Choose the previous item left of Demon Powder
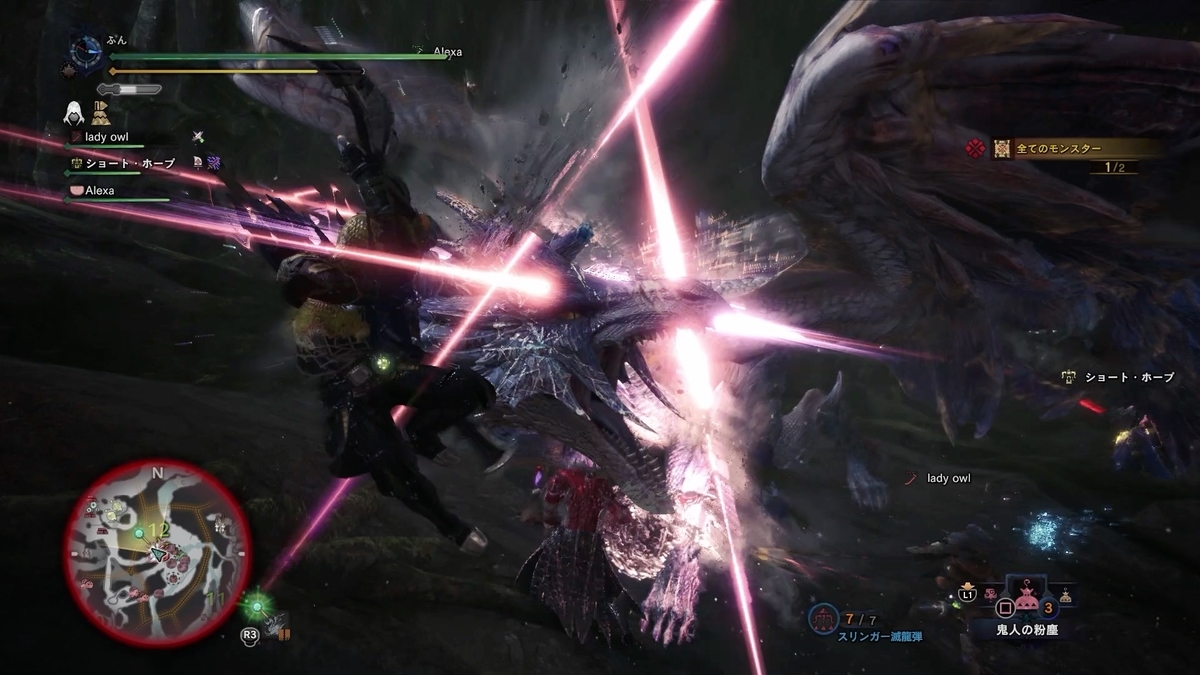The width and height of the screenshot is (1200, 675). click(992, 597)
